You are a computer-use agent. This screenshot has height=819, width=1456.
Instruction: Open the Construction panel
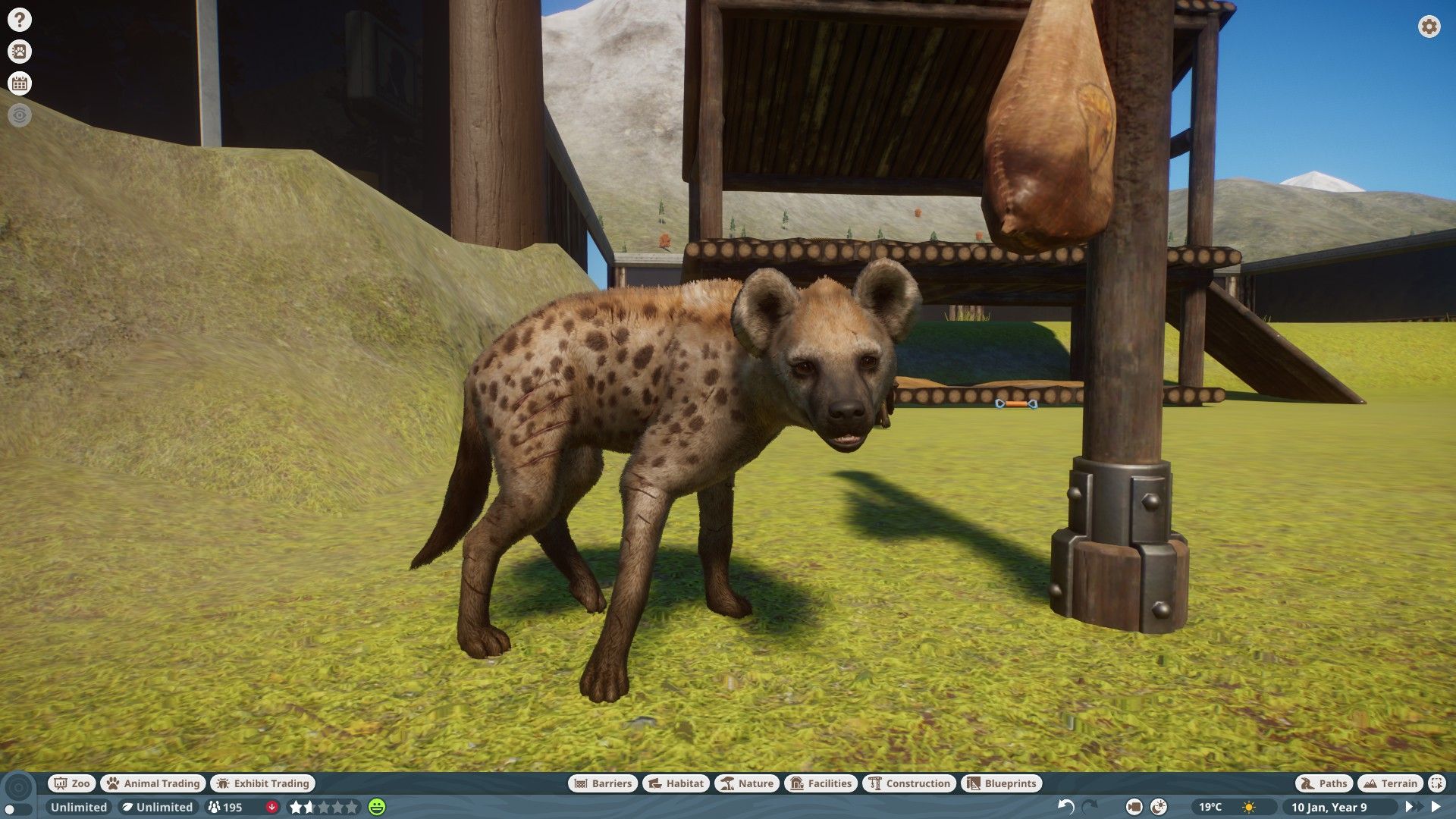(x=909, y=783)
